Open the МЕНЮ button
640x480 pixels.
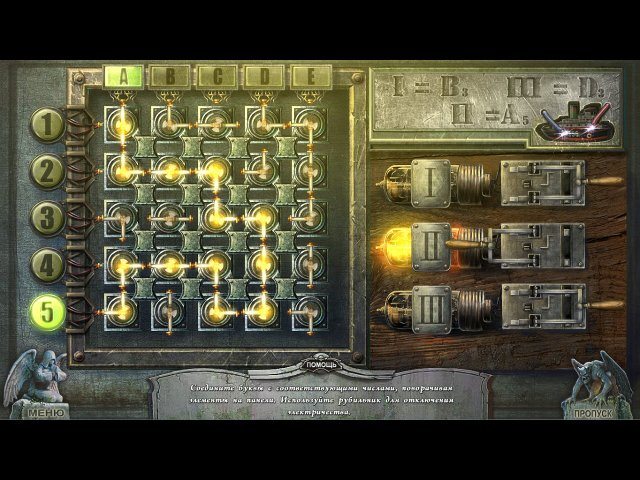click(45, 410)
